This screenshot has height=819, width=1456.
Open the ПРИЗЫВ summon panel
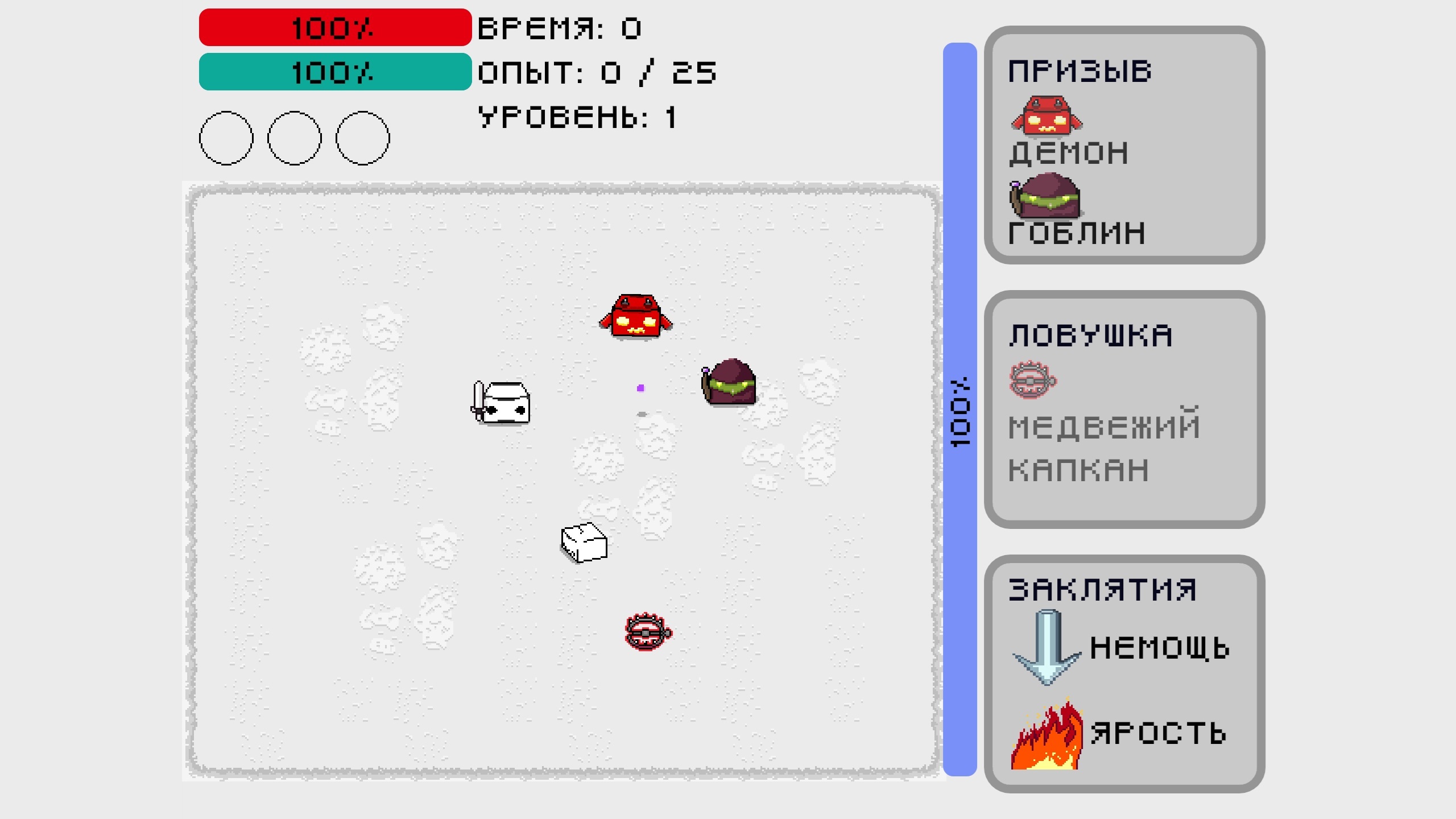click(x=1081, y=70)
